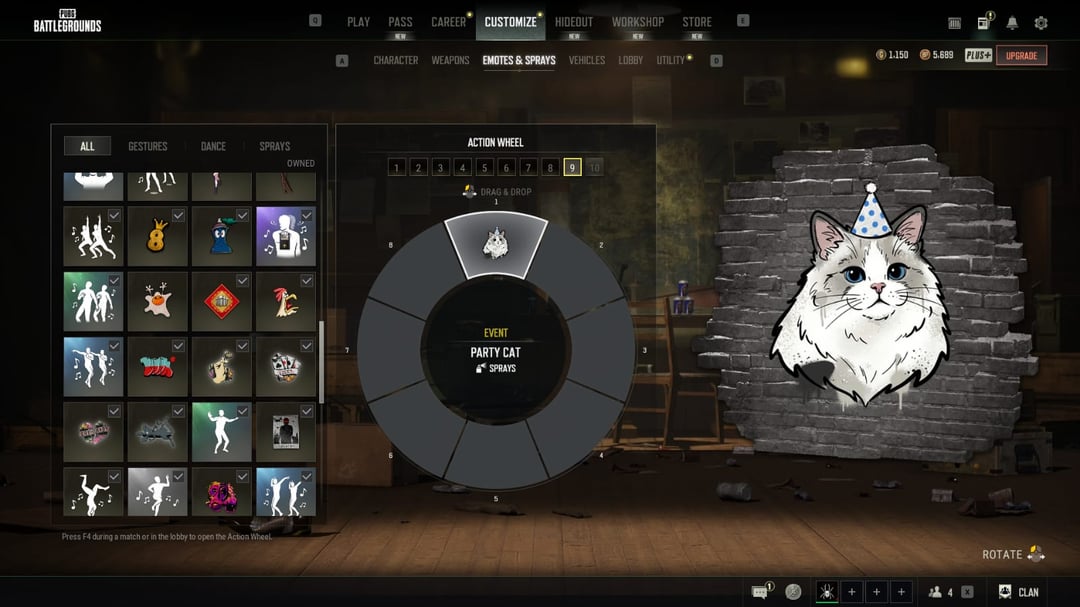Open the notifications bell
Screen dimensions: 1080x607
click(x=1012, y=23)
